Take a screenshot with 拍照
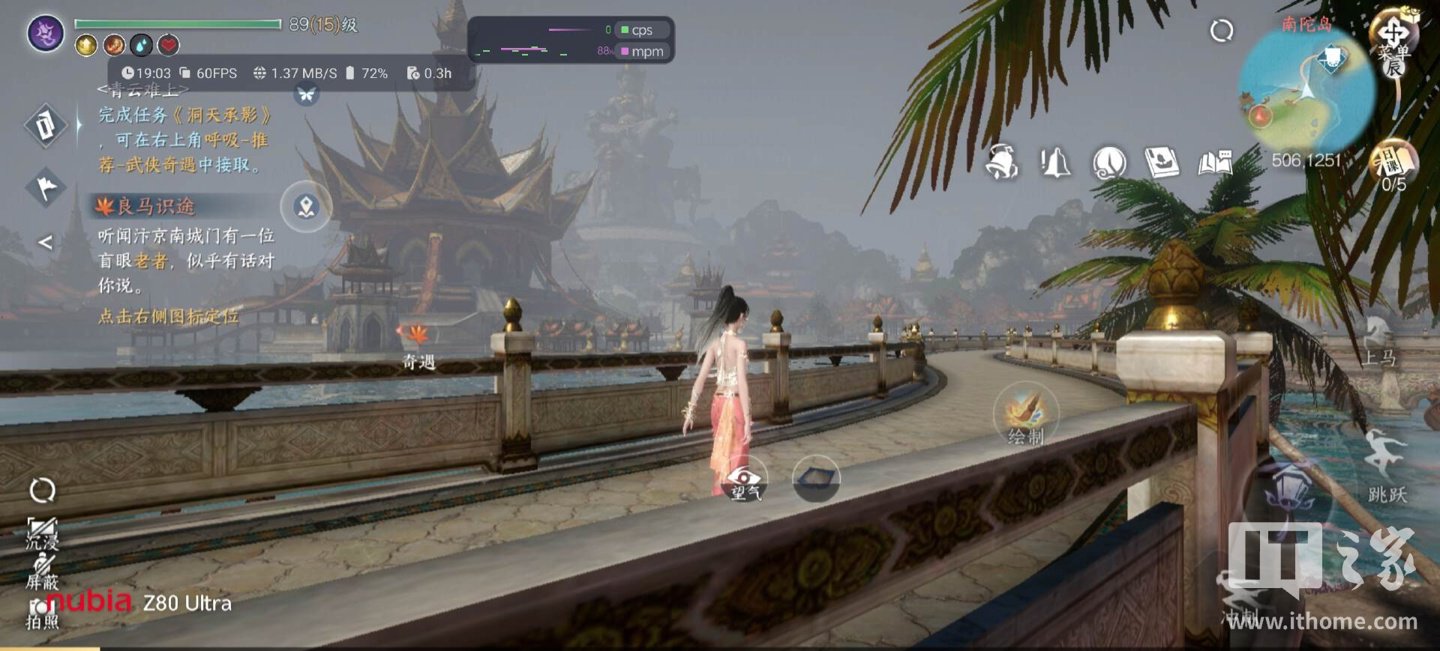This screenshot has height=651, width=1440. tap(42, 612)
